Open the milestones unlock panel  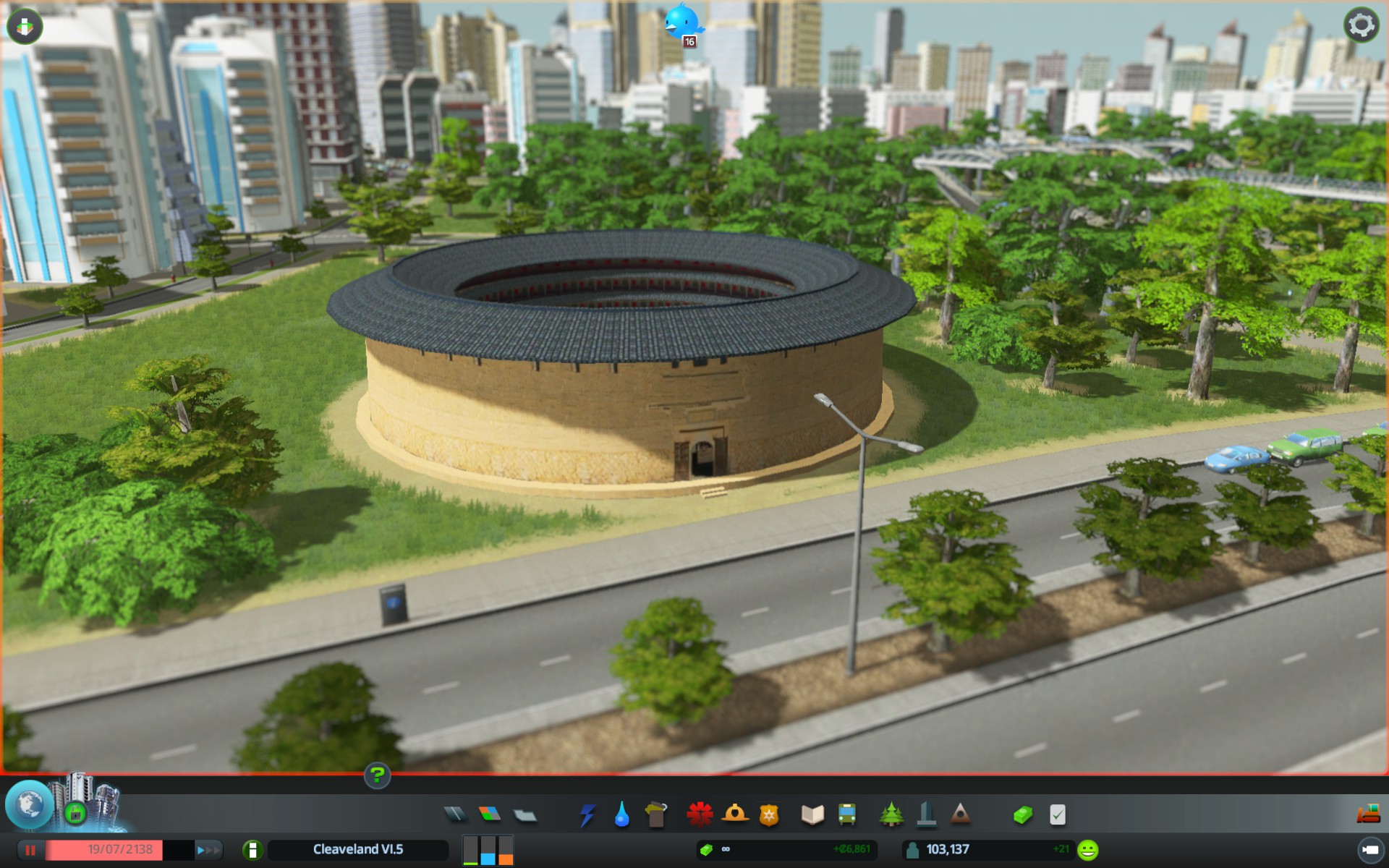[x=75, y=813]
